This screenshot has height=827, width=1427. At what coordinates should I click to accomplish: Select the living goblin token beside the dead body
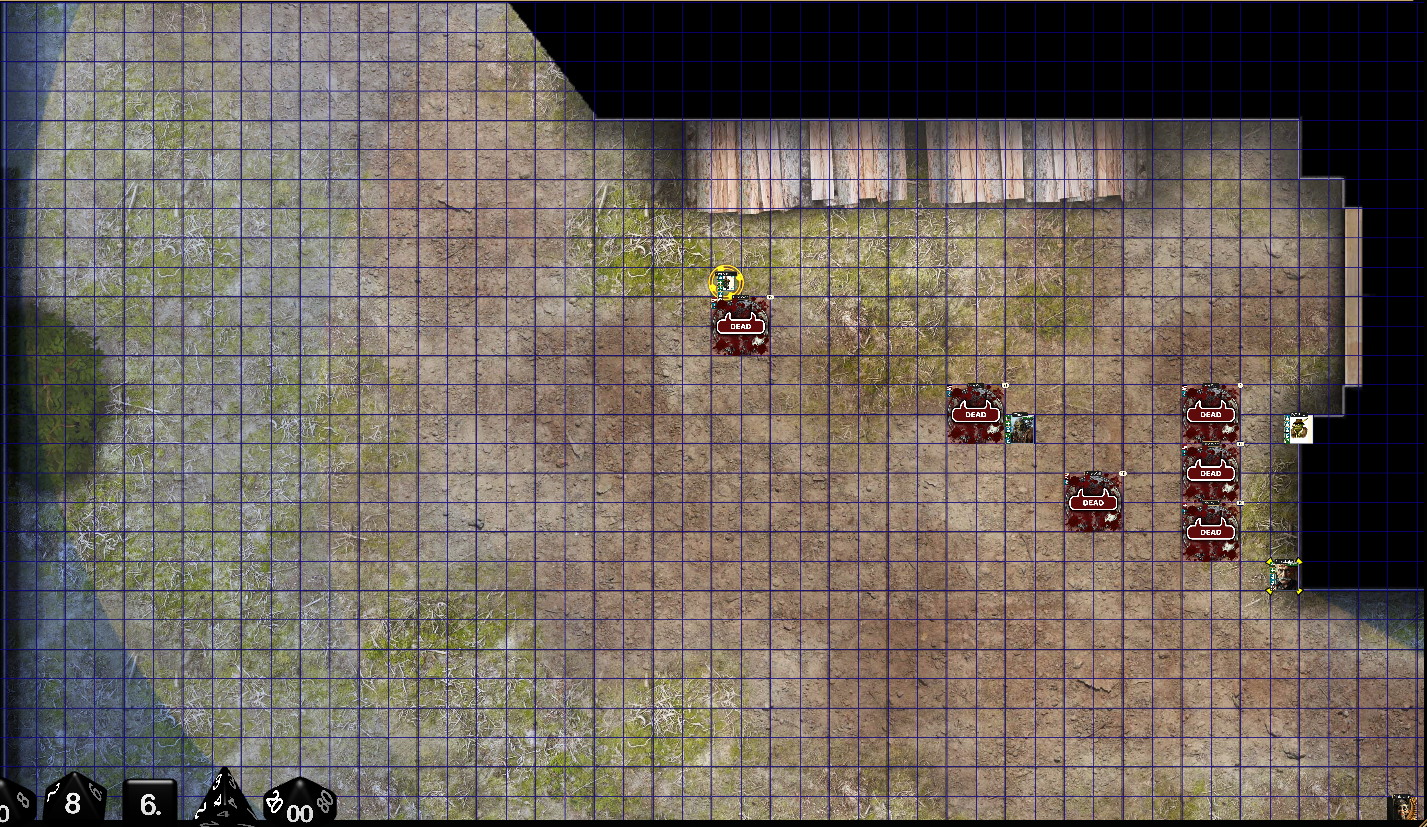pos(1022,430)
